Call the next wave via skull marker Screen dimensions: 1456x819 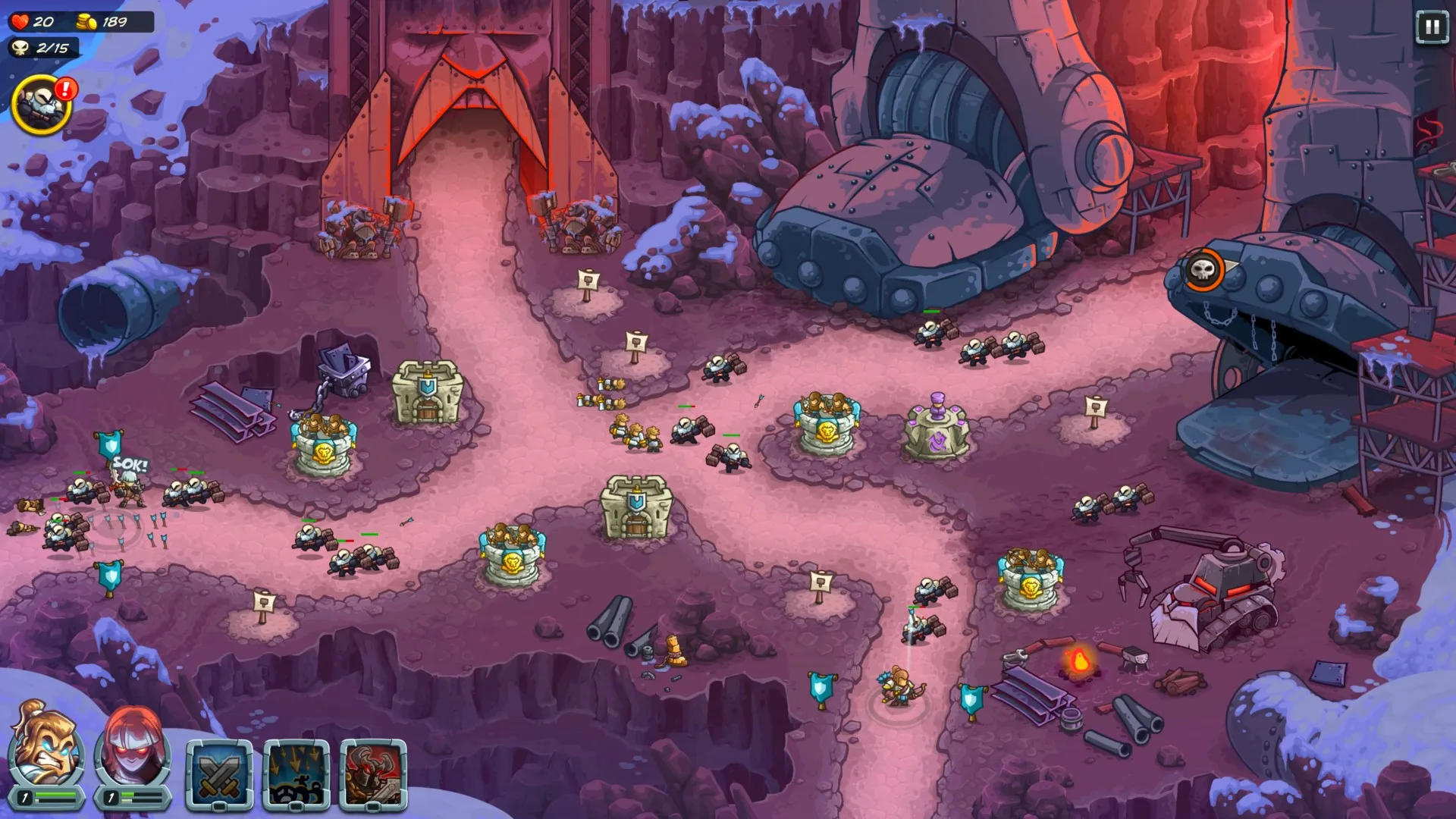click(x=1203, y=270)
